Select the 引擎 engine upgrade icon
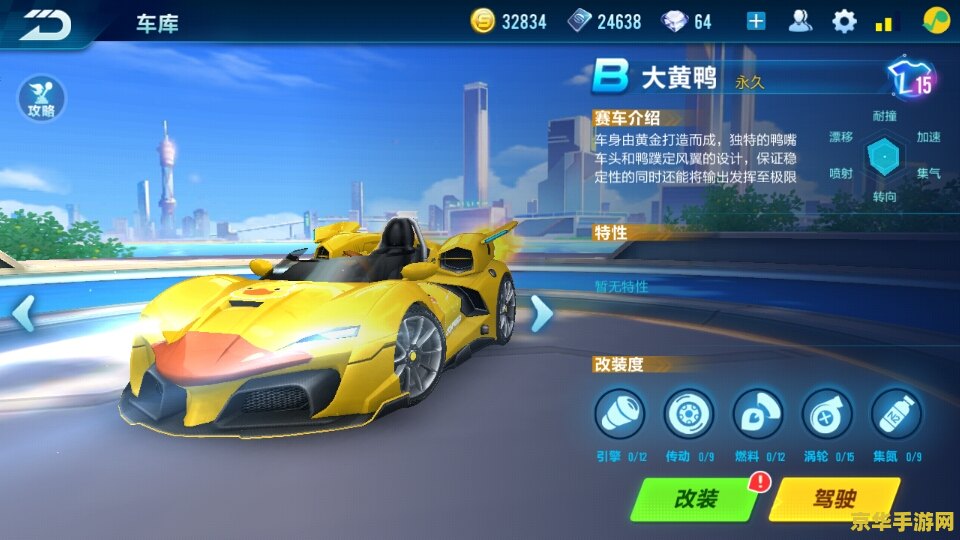960x540 pixels. click(x=619, y=414)
